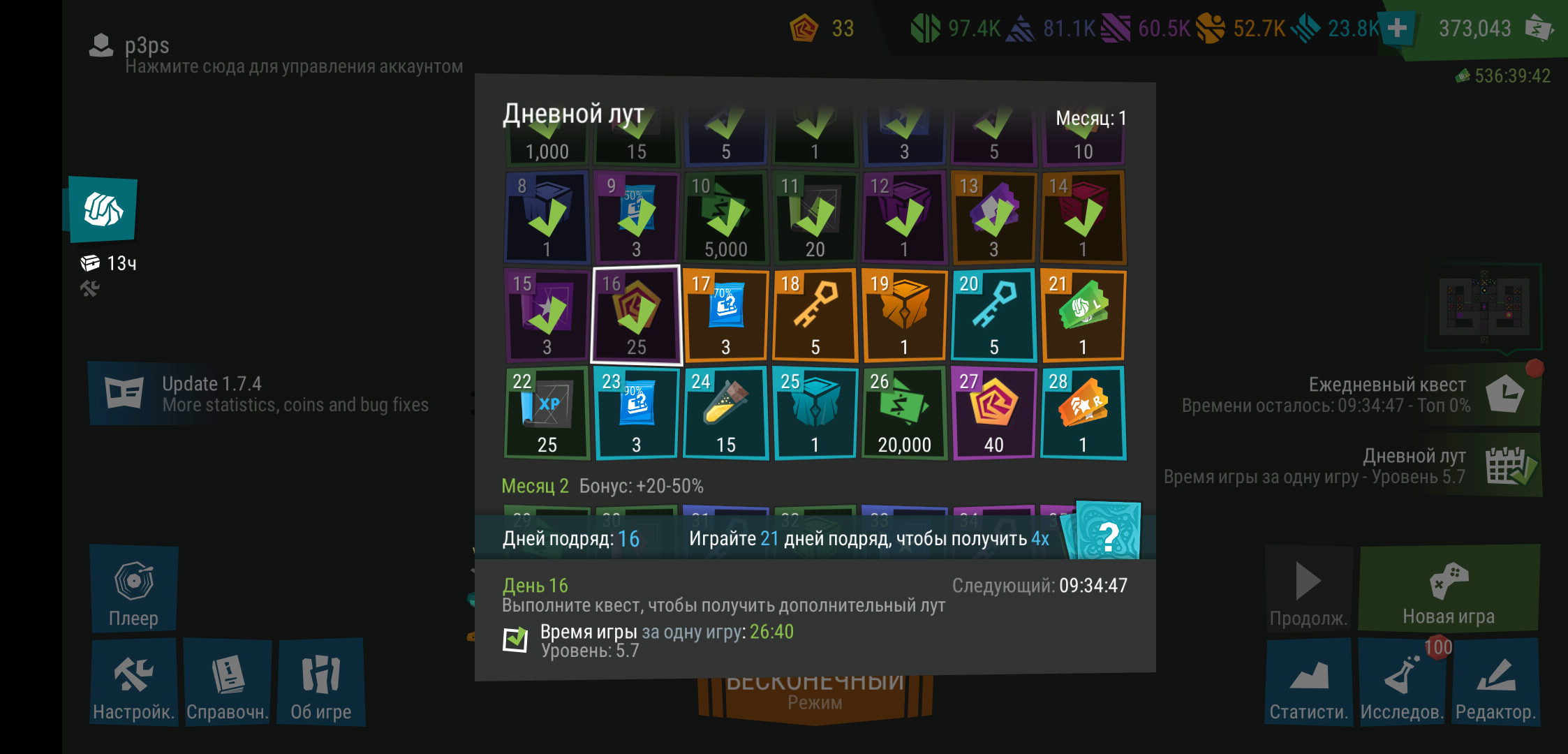
Task: Choose the day 20 cyan key reward
Action: point(993,315)
